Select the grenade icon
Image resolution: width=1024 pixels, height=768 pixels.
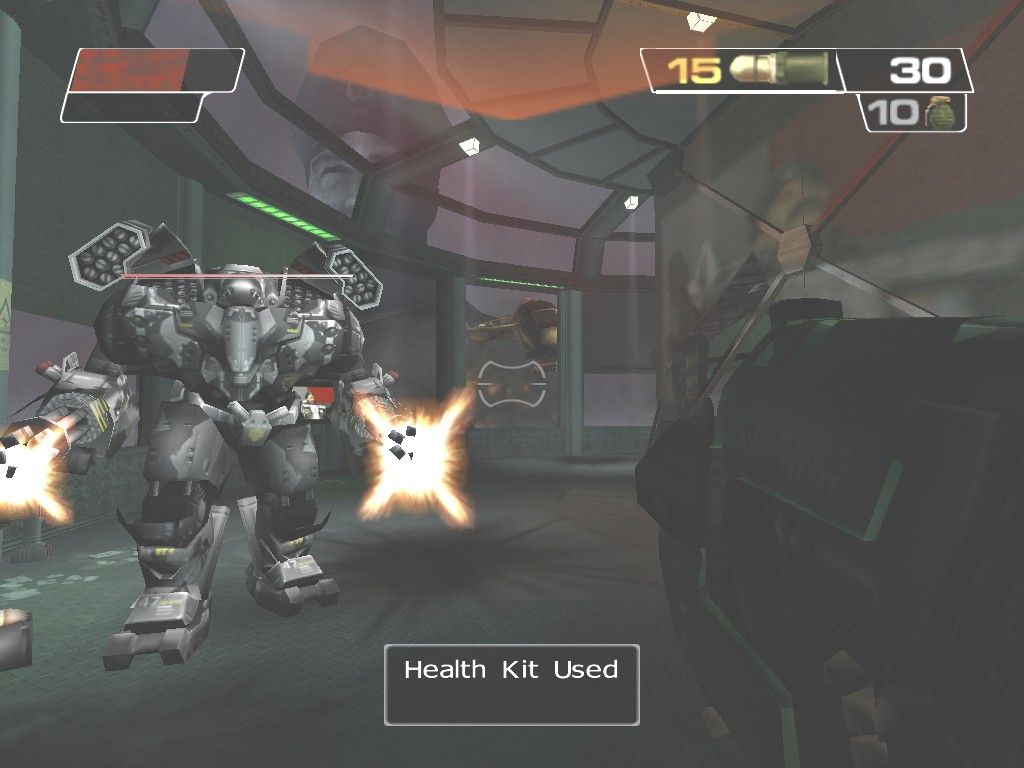939,112
